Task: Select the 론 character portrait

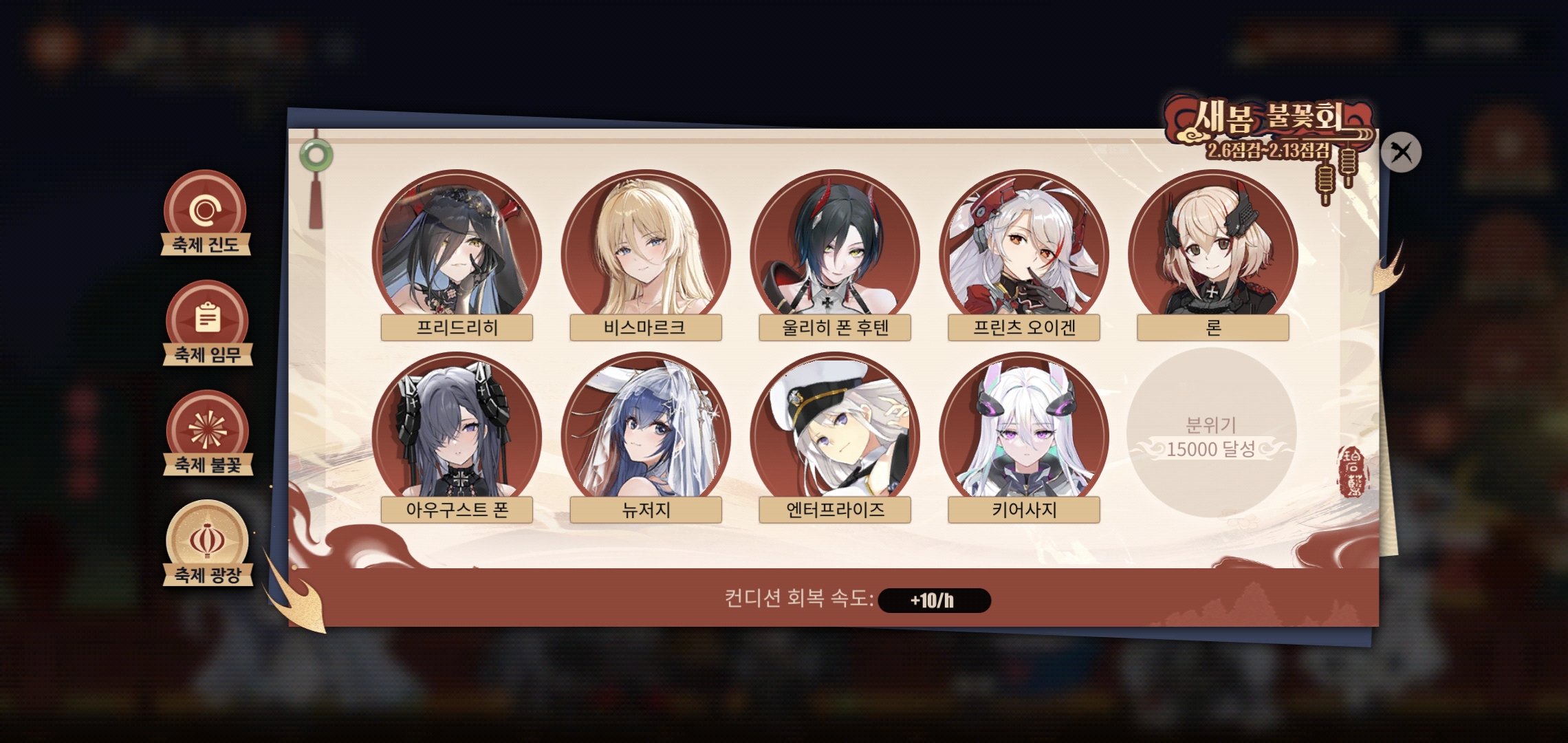Action: 1212,251
